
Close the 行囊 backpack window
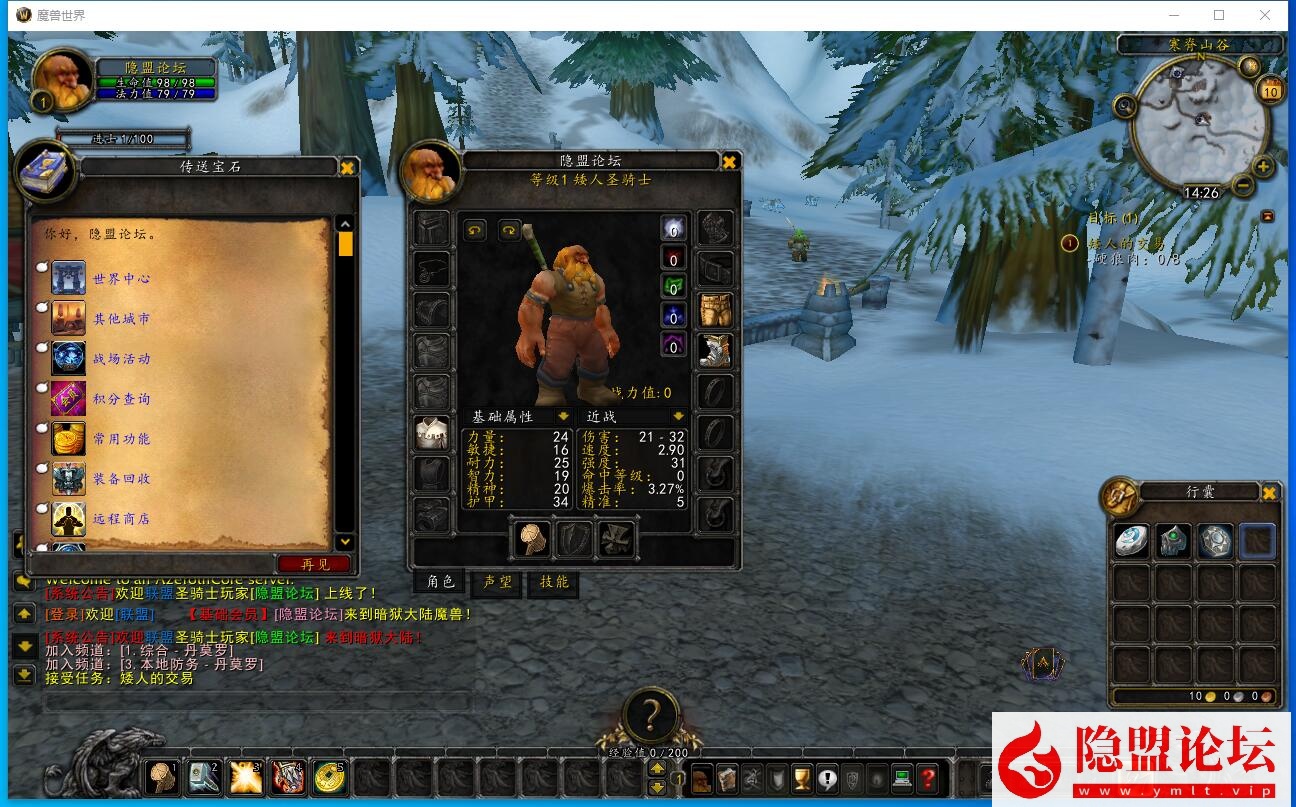tap(1269, 493)
